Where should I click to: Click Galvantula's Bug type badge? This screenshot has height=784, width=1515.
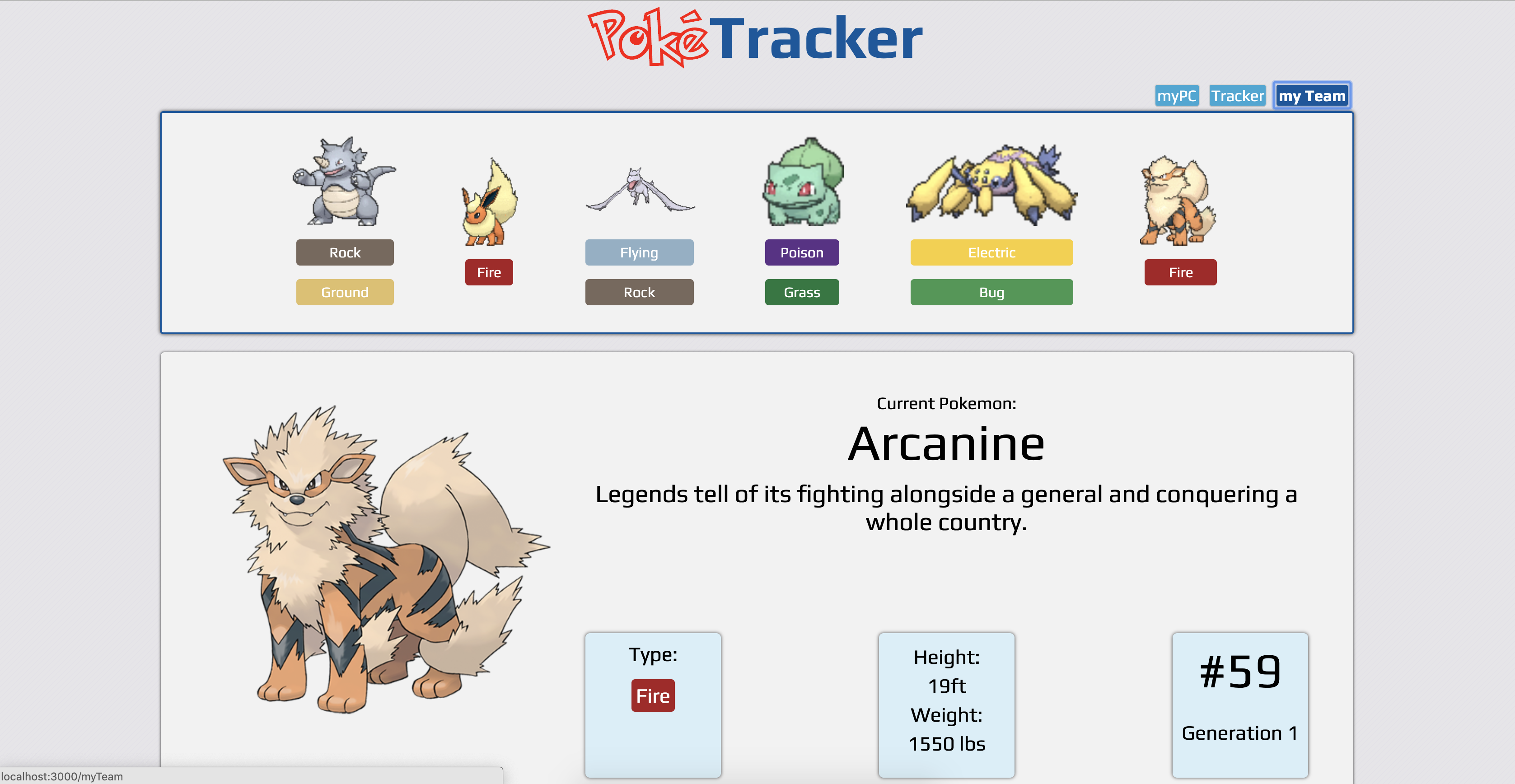tap(991, 292)
